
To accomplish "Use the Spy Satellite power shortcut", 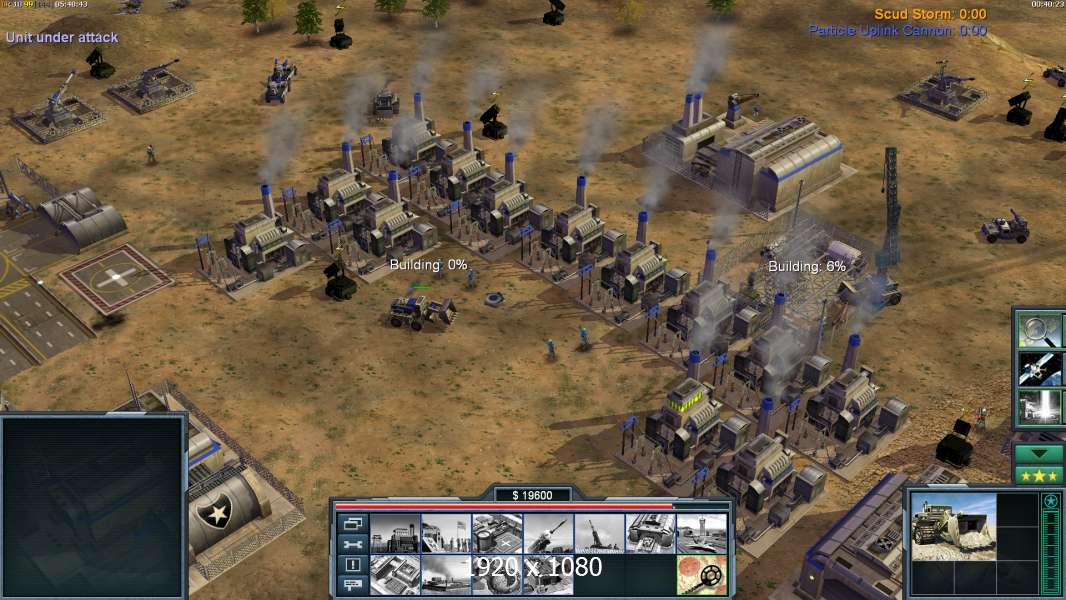I will 1039,368.
